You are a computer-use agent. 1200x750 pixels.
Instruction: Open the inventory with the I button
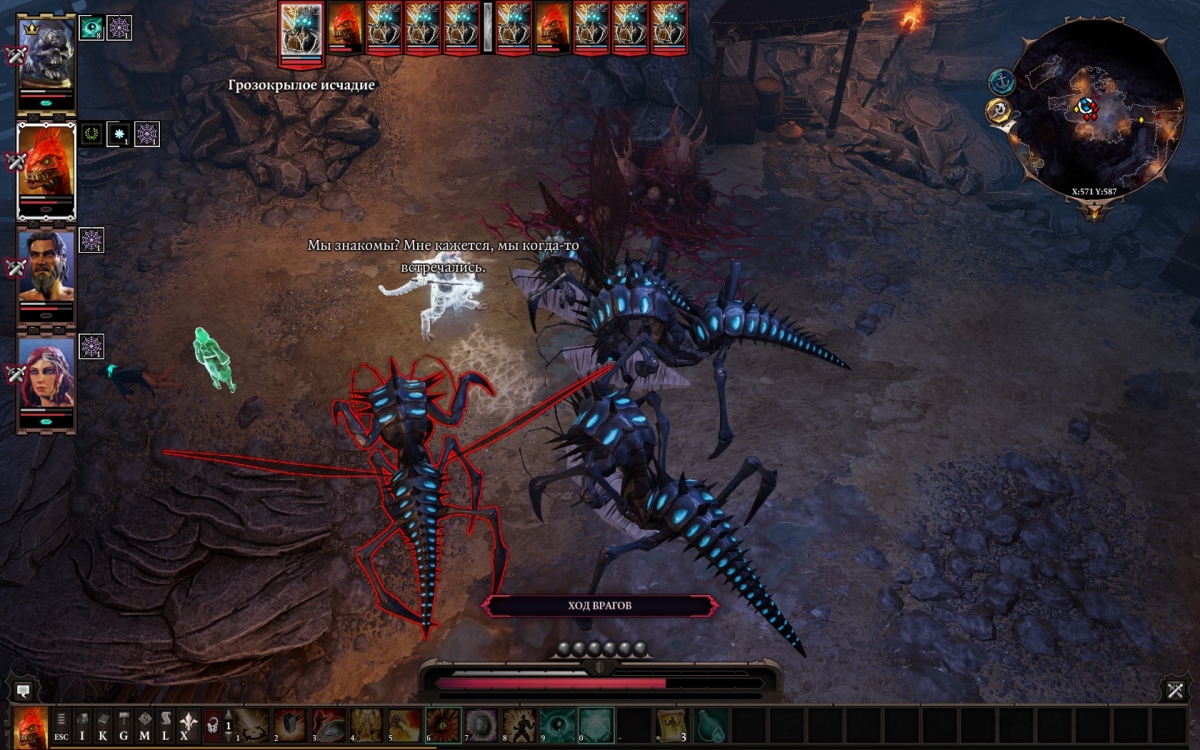click(83, 724)
